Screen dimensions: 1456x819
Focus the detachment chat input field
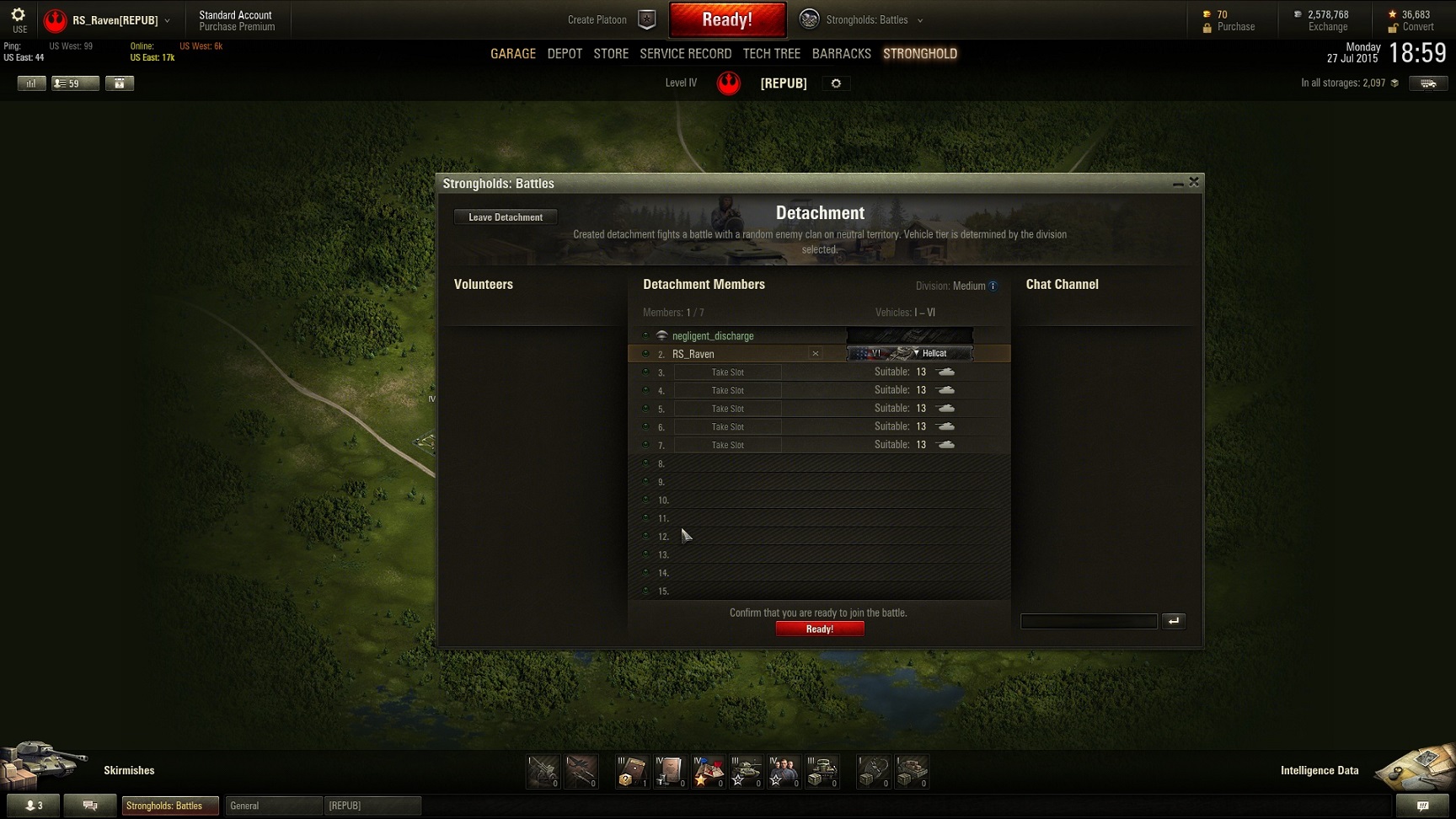(1089, 622)
